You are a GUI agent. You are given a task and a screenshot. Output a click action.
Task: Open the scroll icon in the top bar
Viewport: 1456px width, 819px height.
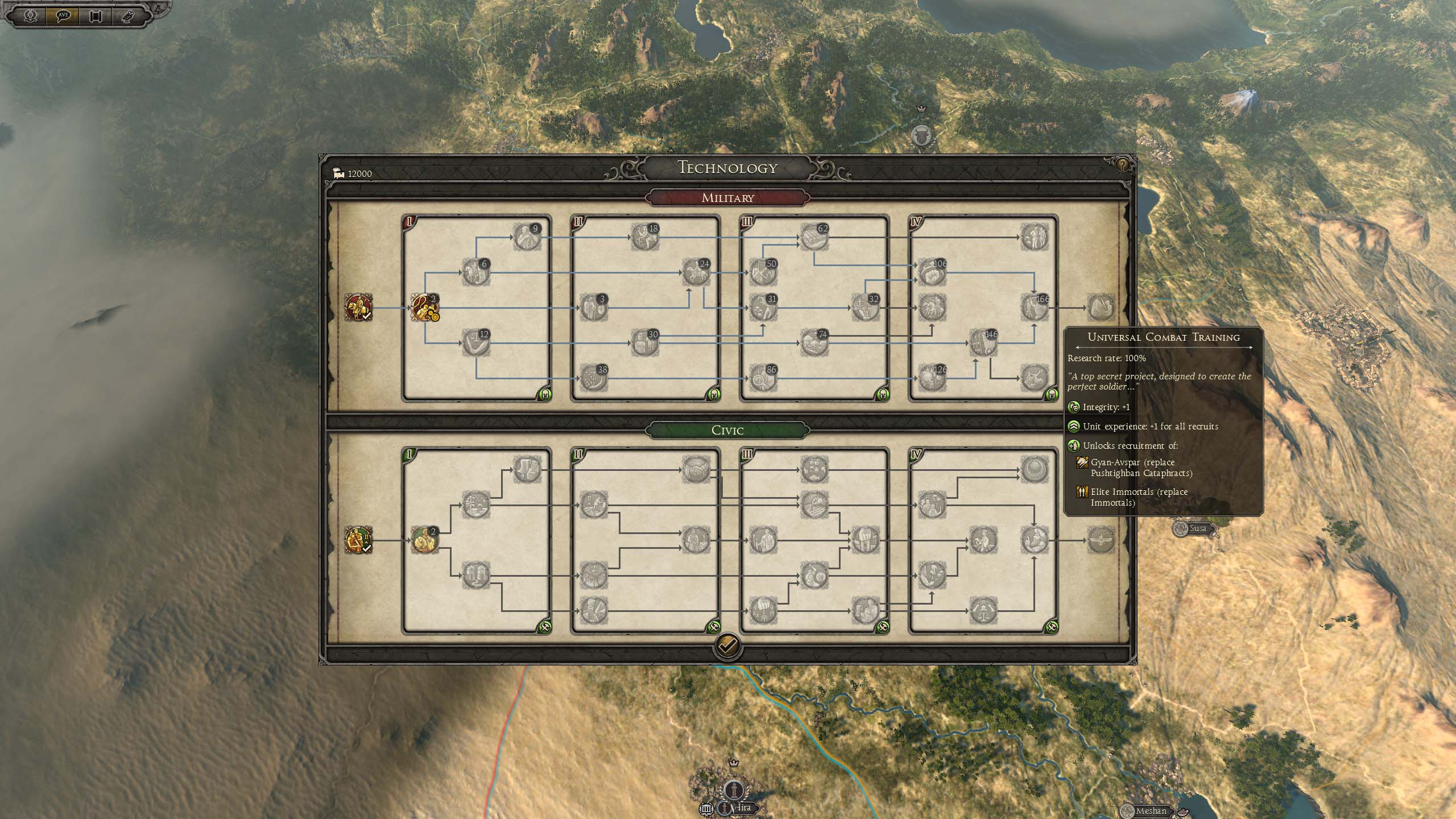pyautogui.click(x=95, y=15)
